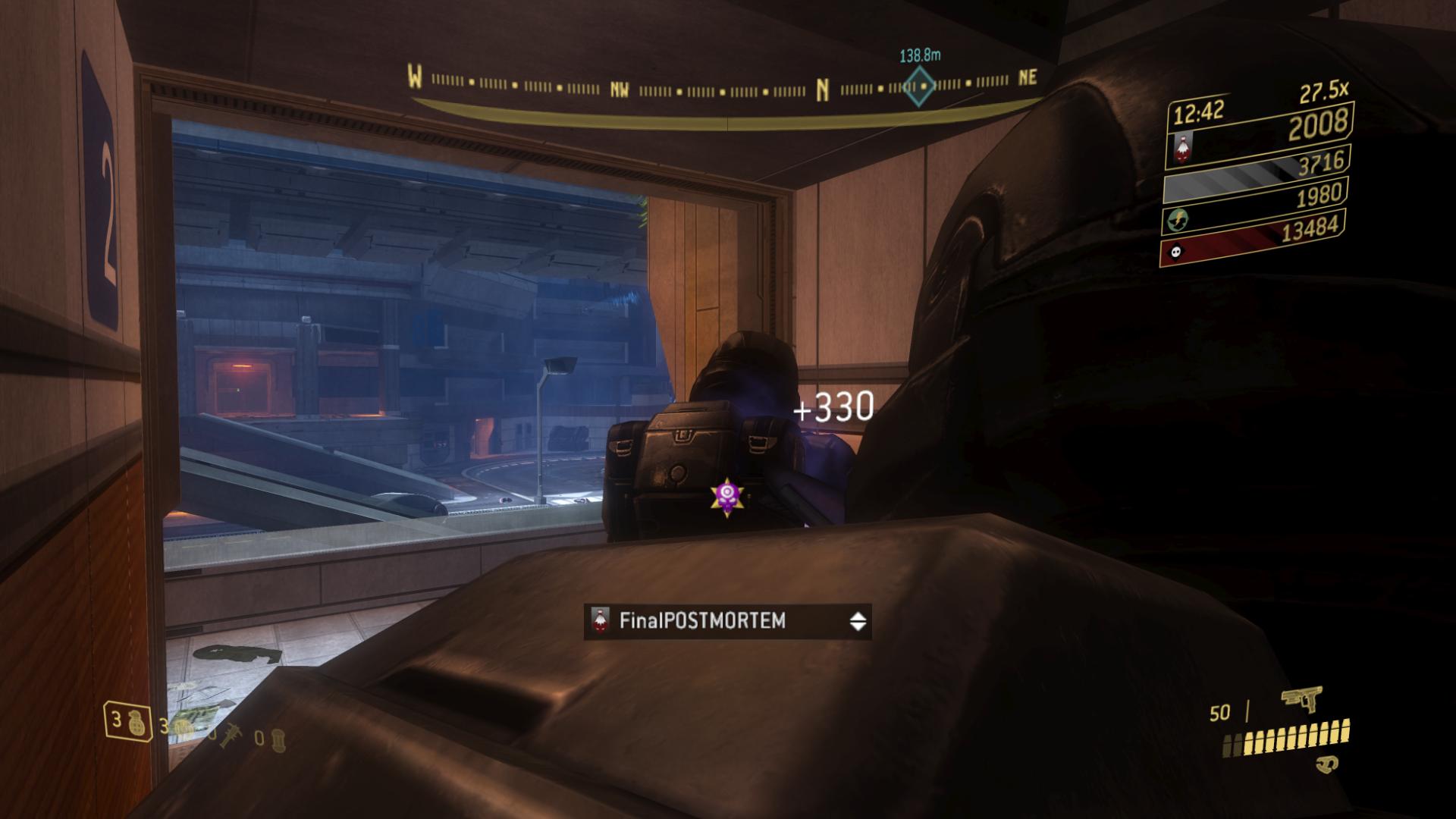
Task: Select the boxed frag grenade slot
Action: 126,721
